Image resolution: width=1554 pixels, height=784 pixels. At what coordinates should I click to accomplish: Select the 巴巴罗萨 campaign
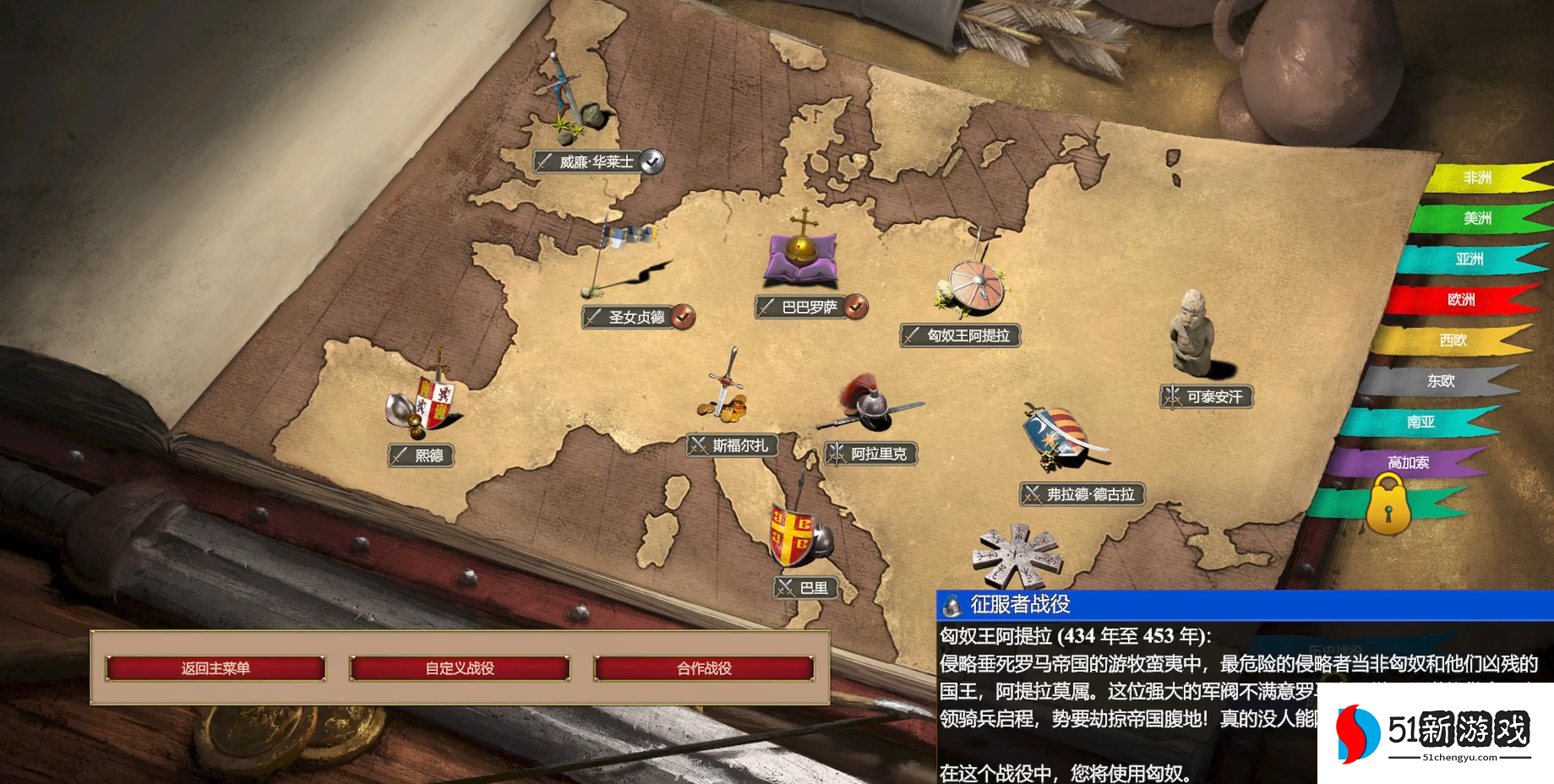point(809,308)
